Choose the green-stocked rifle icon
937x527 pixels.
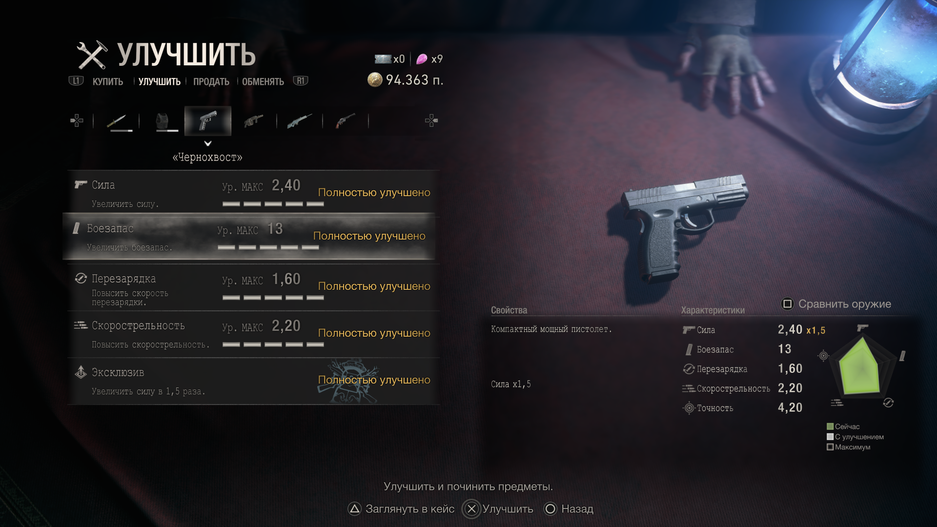click(x=299, y=122)
